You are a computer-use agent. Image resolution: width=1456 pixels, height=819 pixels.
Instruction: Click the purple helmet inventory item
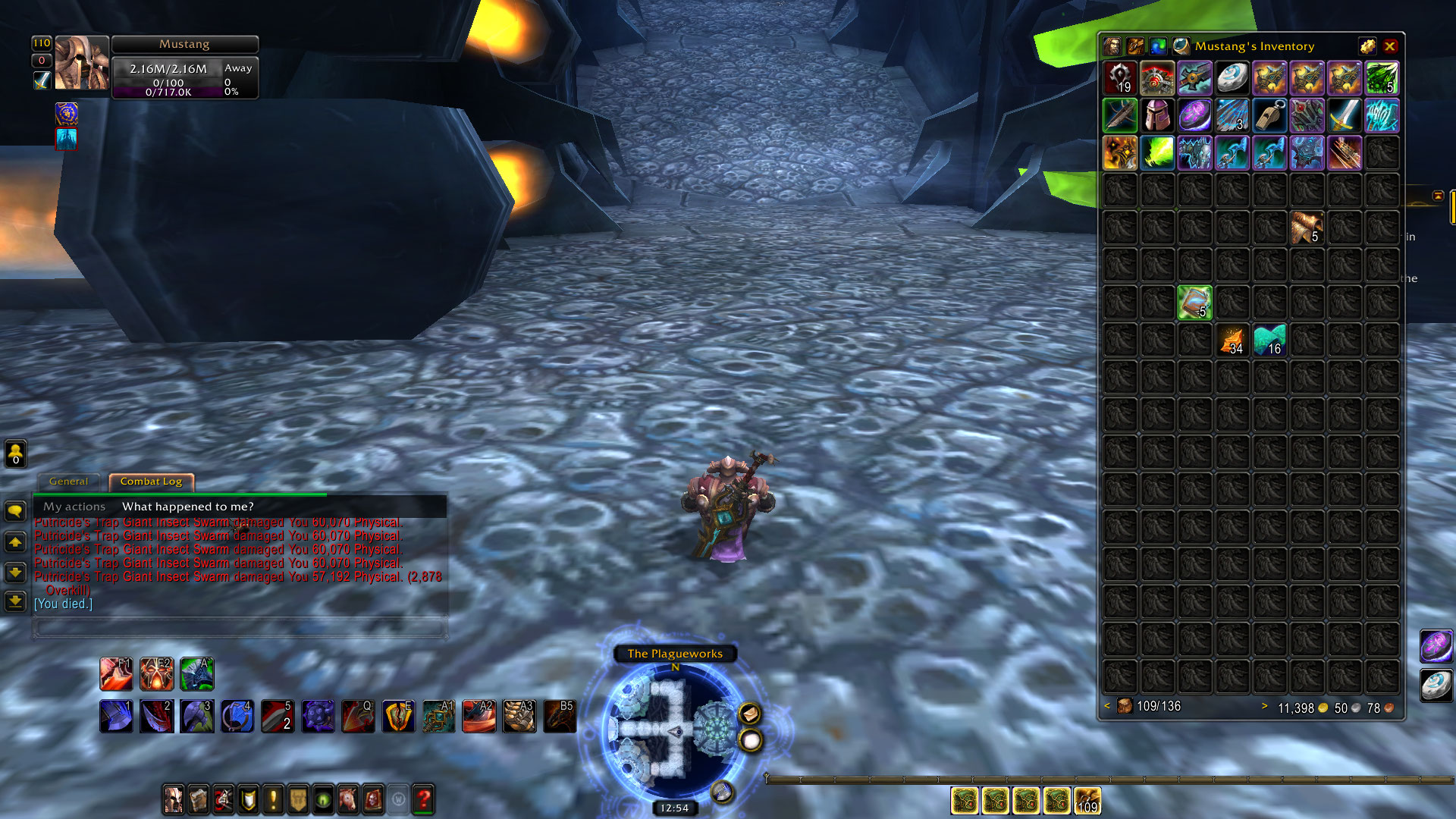click(x=1157, y=115)
